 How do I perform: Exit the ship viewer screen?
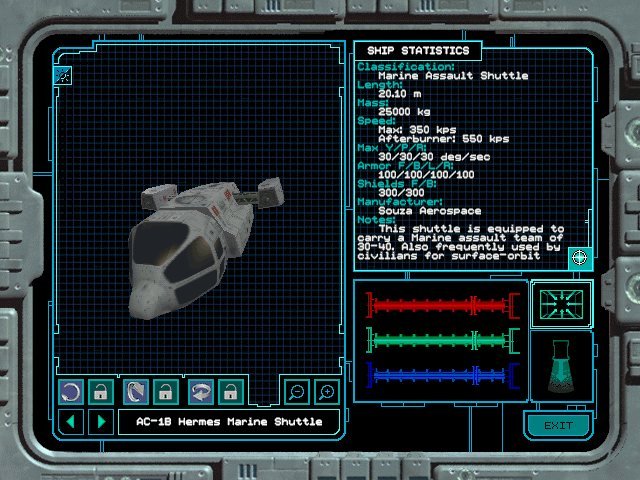(557, 426)
